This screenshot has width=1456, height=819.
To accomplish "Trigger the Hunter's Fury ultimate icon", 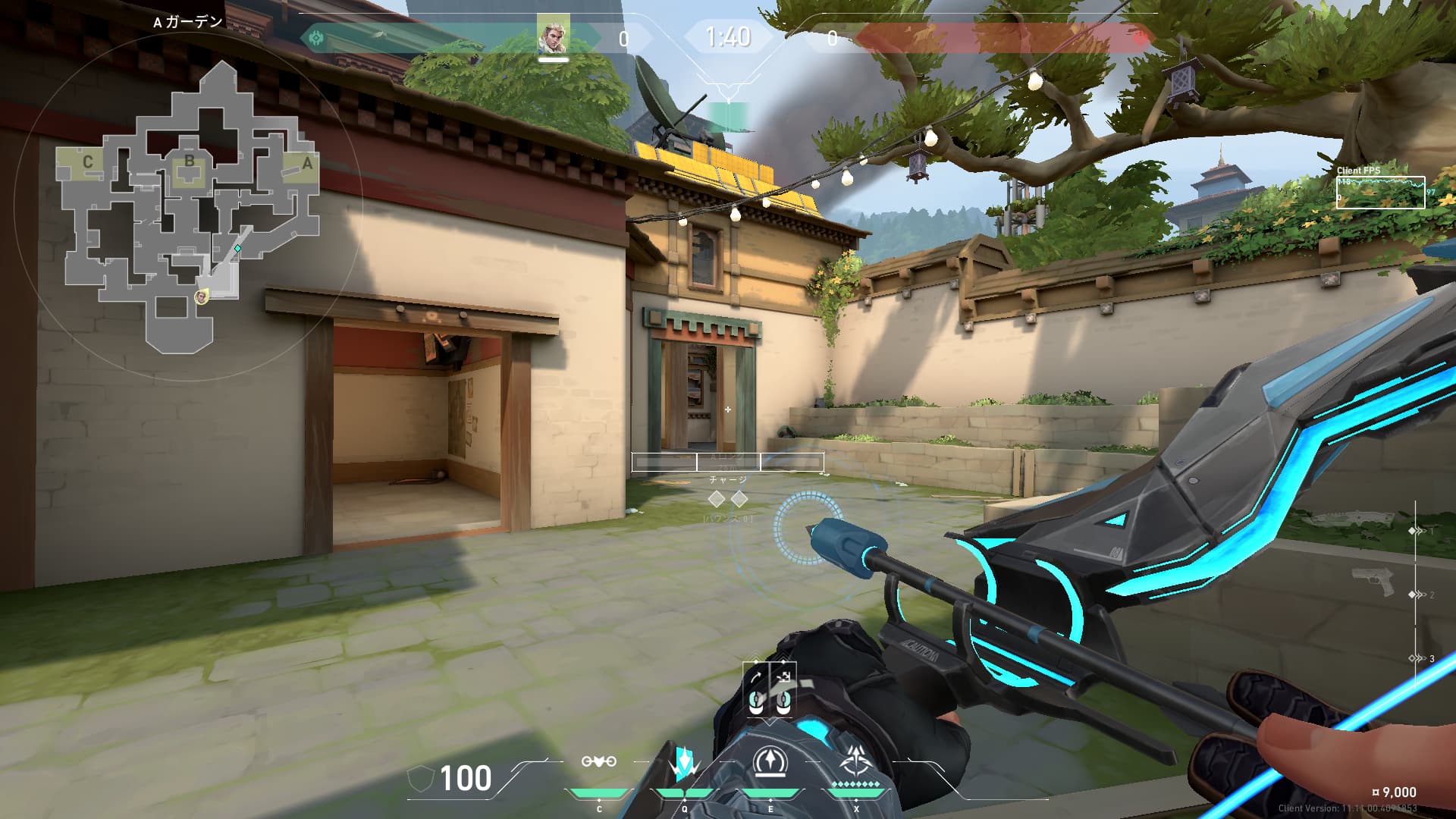I will pos(857,761).
